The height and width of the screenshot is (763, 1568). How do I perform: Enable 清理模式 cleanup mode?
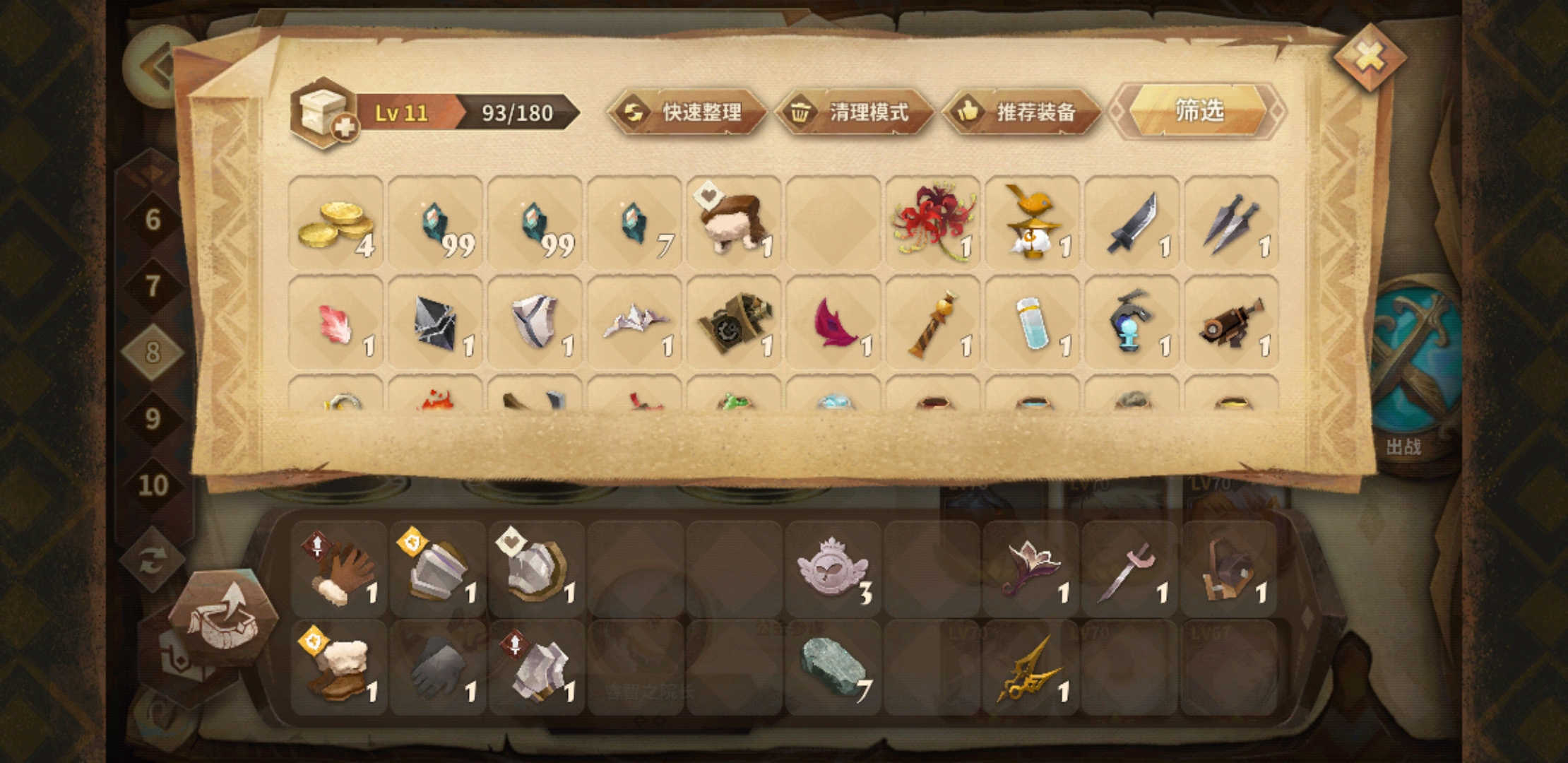[855, 112]
